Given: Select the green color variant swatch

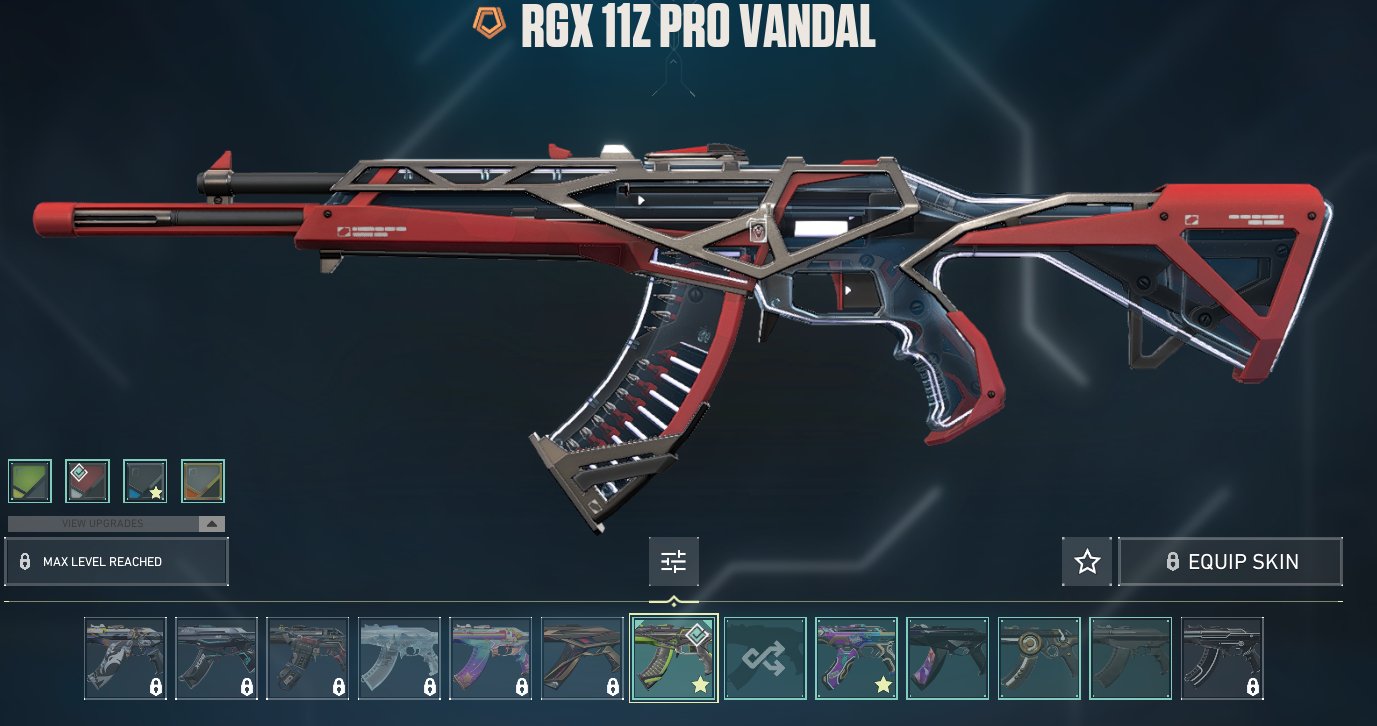Looking at the screenshot, I should point(29,481).
